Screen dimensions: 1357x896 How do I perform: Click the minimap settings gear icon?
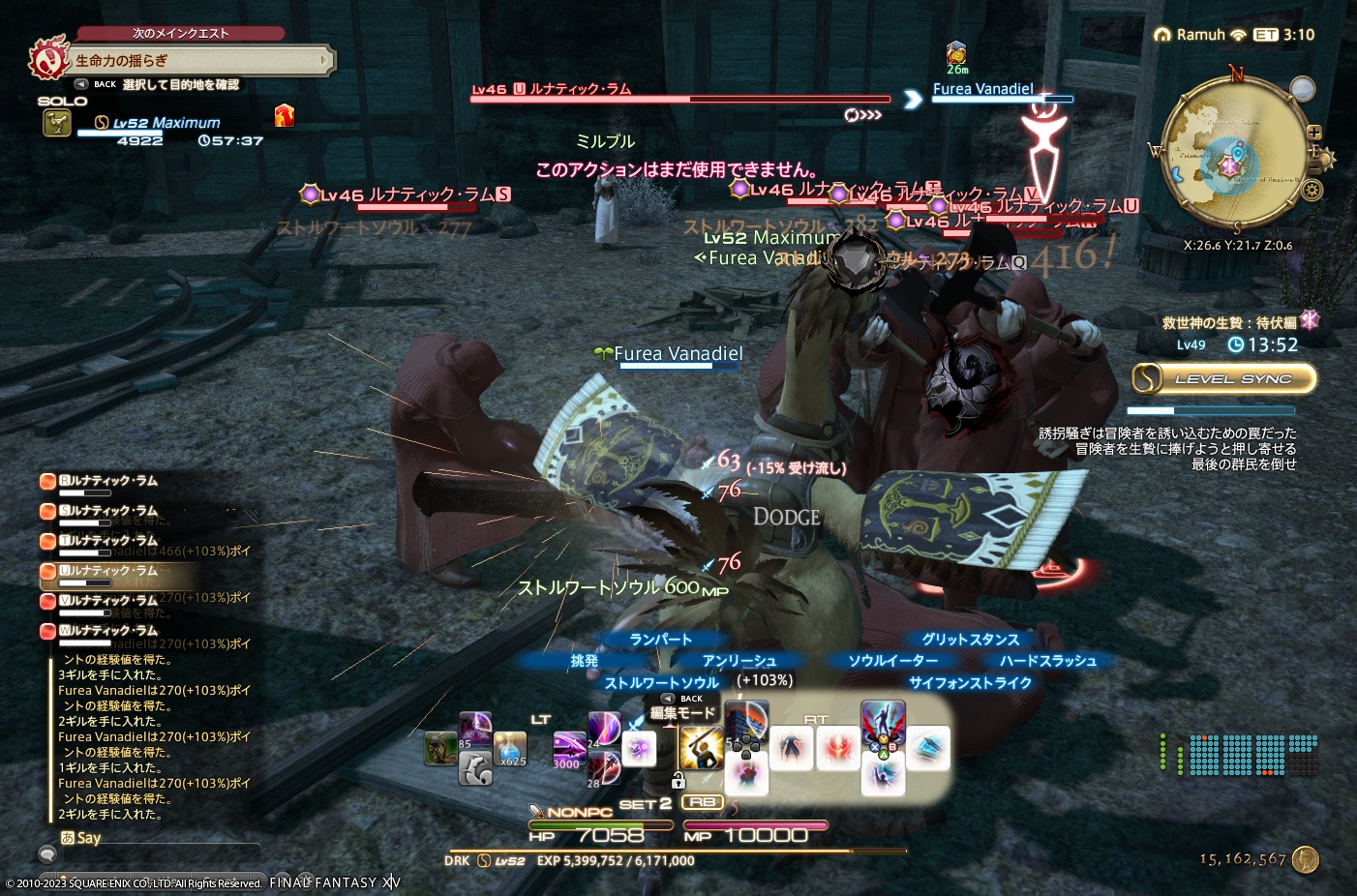coord(1314,191)
